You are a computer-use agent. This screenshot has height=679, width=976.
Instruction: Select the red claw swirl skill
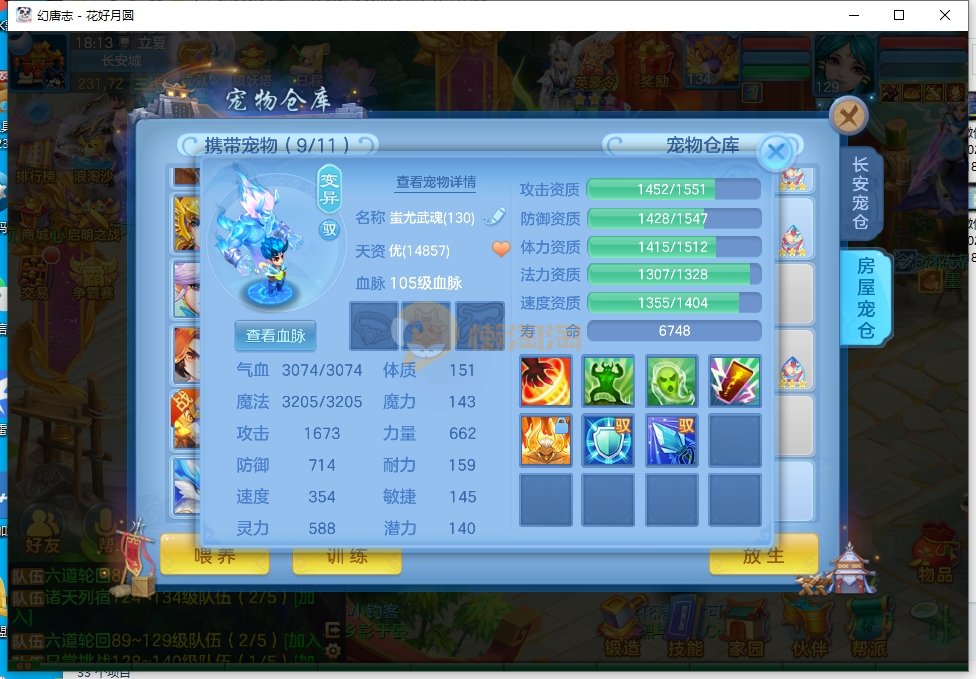click(x=546, y=380)
